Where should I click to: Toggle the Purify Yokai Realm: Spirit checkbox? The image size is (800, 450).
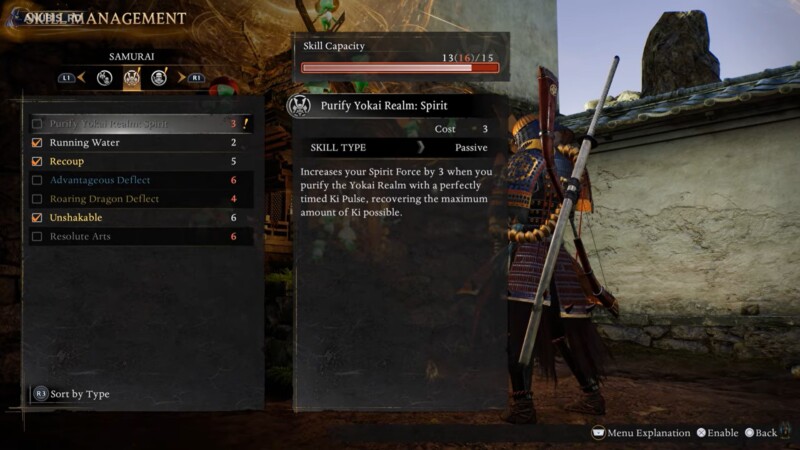coord(37,124)
